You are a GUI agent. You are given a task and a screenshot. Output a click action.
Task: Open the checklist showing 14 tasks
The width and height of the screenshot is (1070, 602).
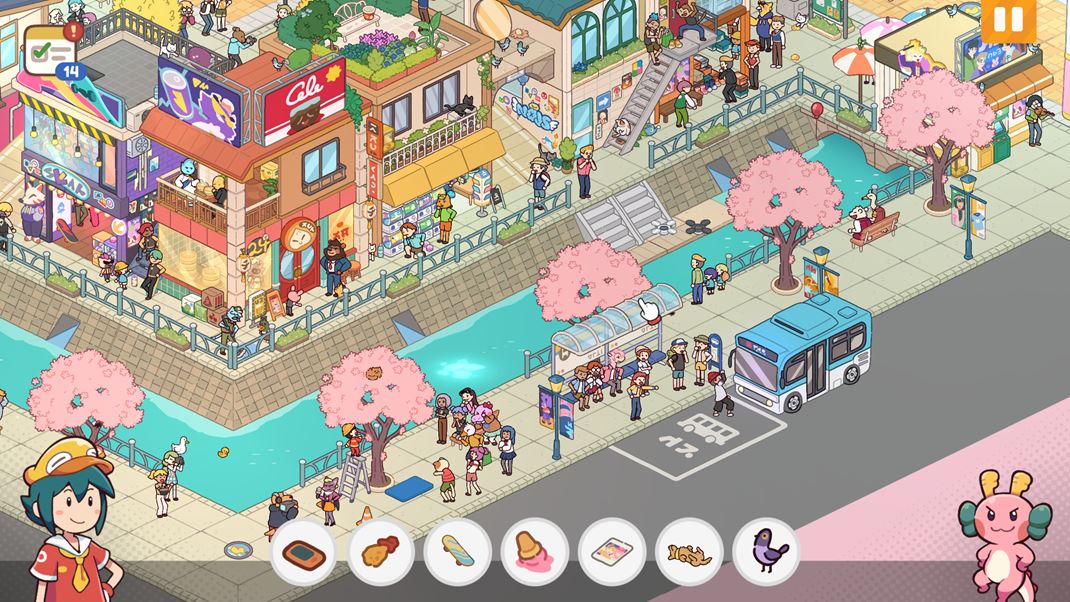click(49, 48)
